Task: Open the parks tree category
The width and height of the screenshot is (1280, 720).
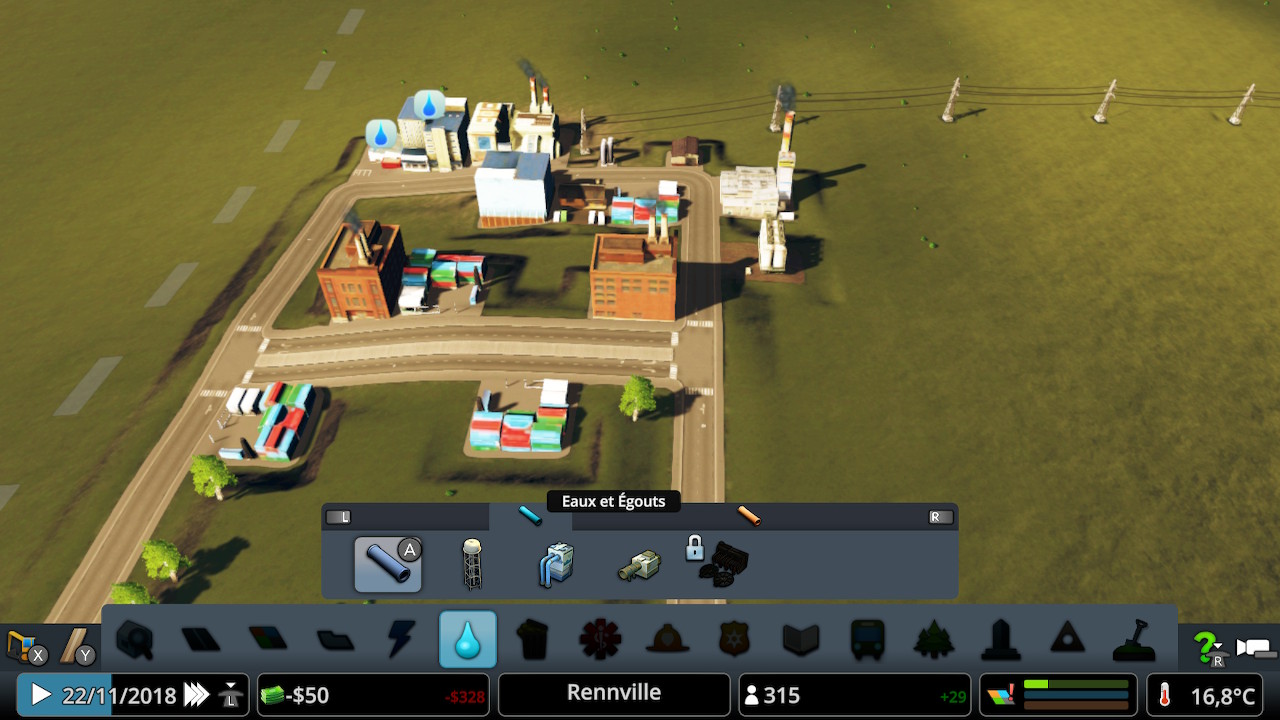Action: (x=934, y=639)
